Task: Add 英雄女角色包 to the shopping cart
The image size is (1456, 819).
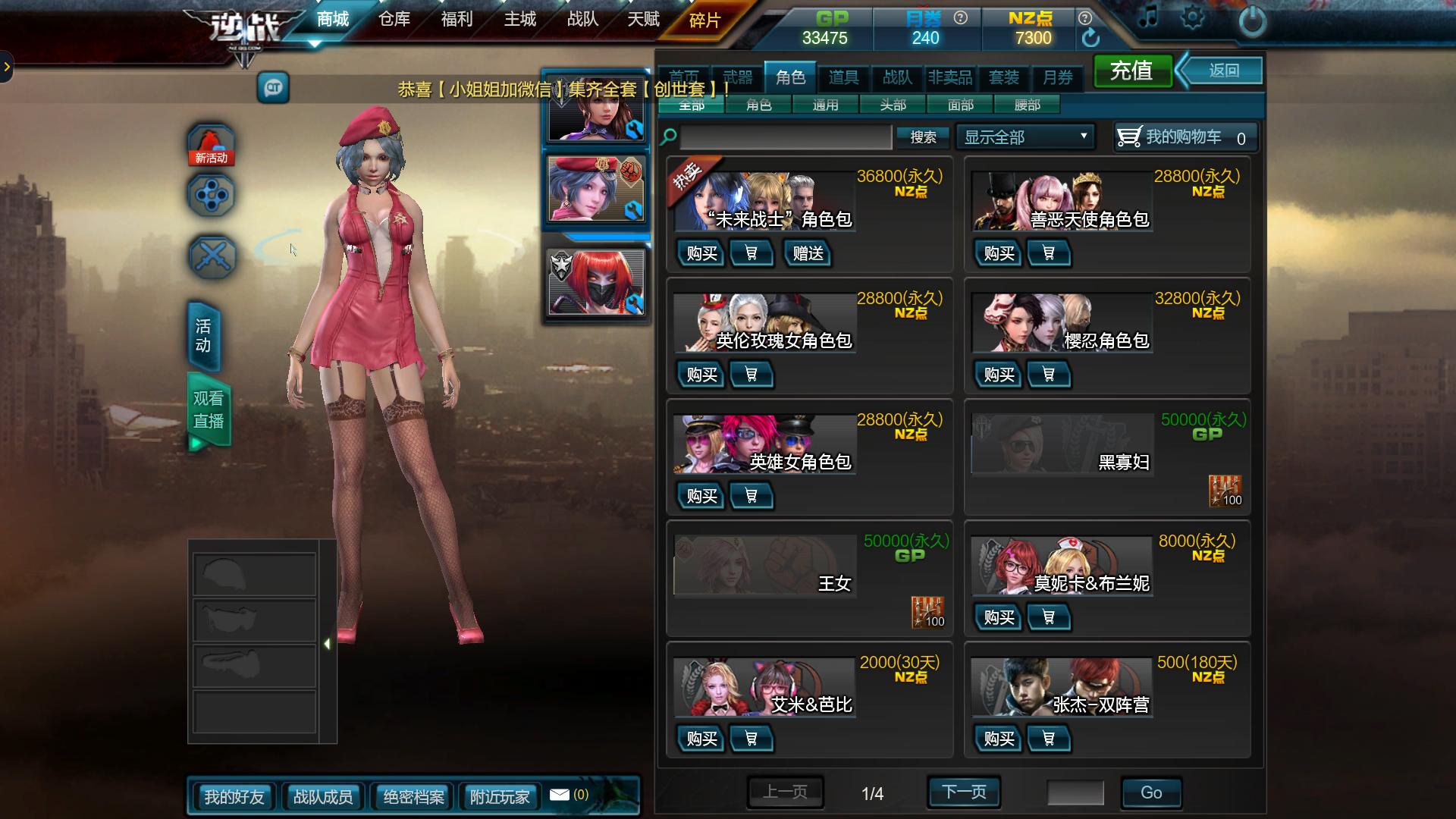Action: [751, 496]
